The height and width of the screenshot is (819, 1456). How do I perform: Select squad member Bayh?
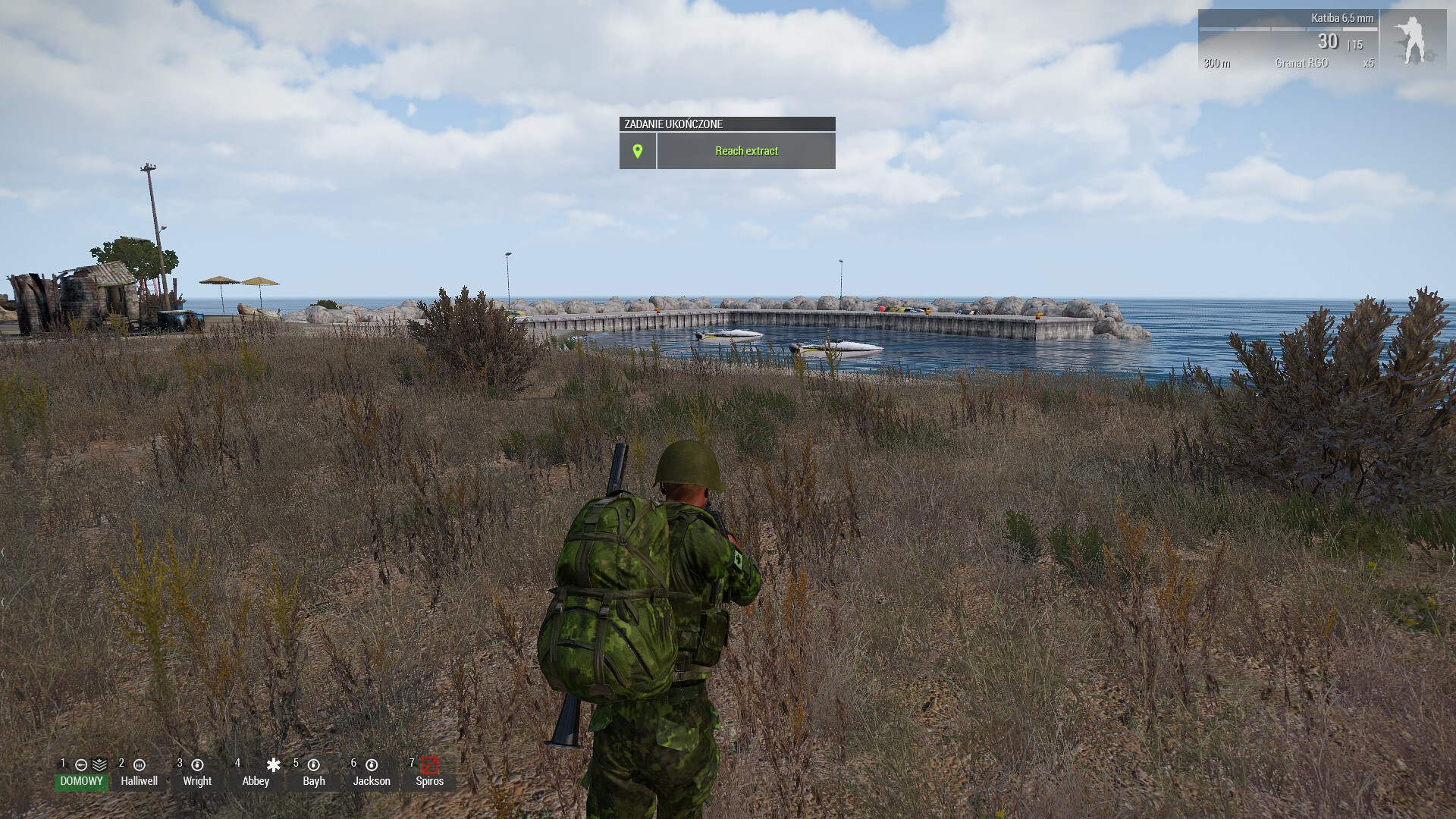coord(314,780)
